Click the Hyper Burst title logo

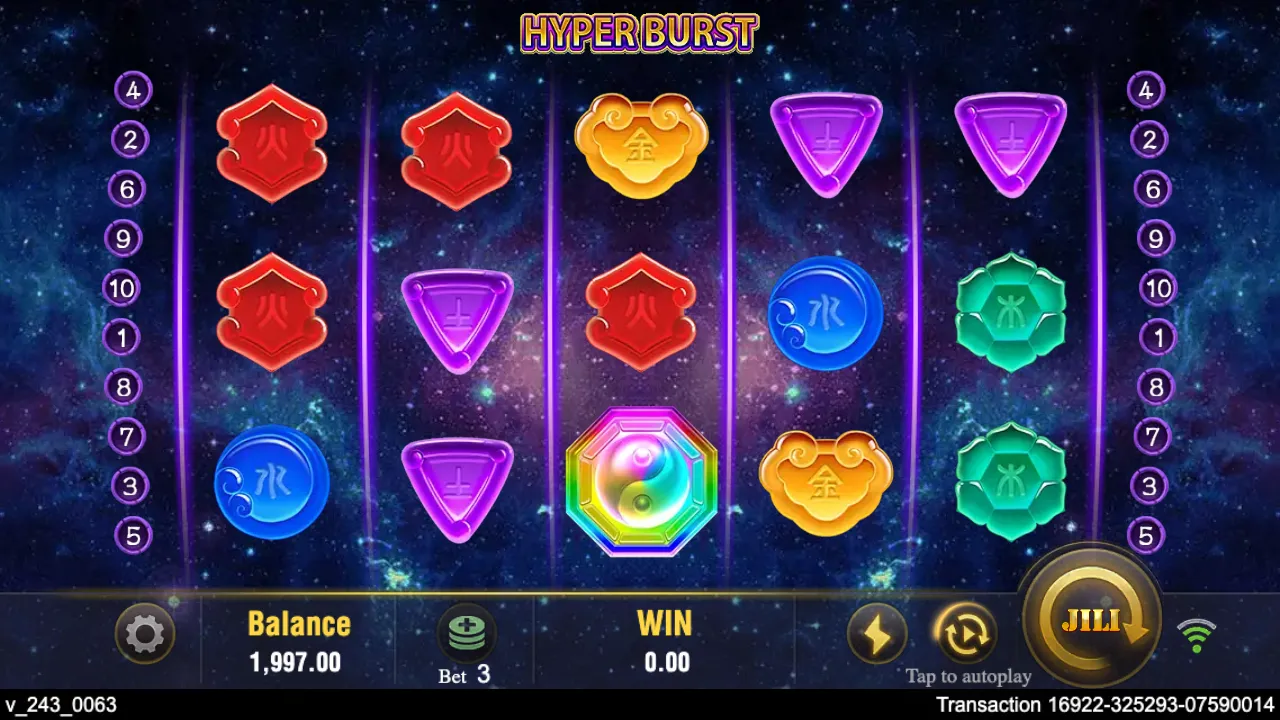[640, 32]
